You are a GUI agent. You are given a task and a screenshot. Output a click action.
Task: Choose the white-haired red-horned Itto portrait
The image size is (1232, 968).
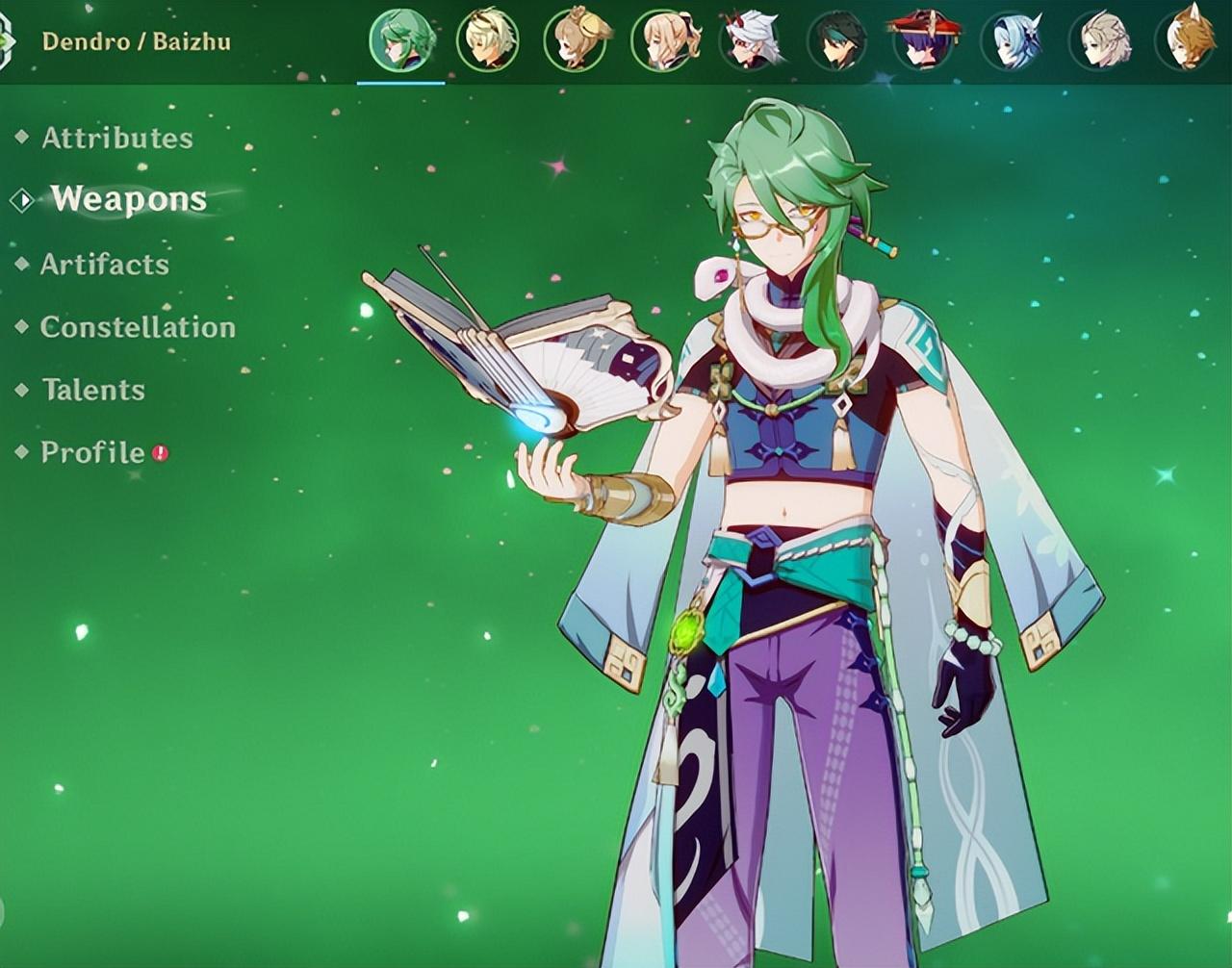tap(751, 41)
